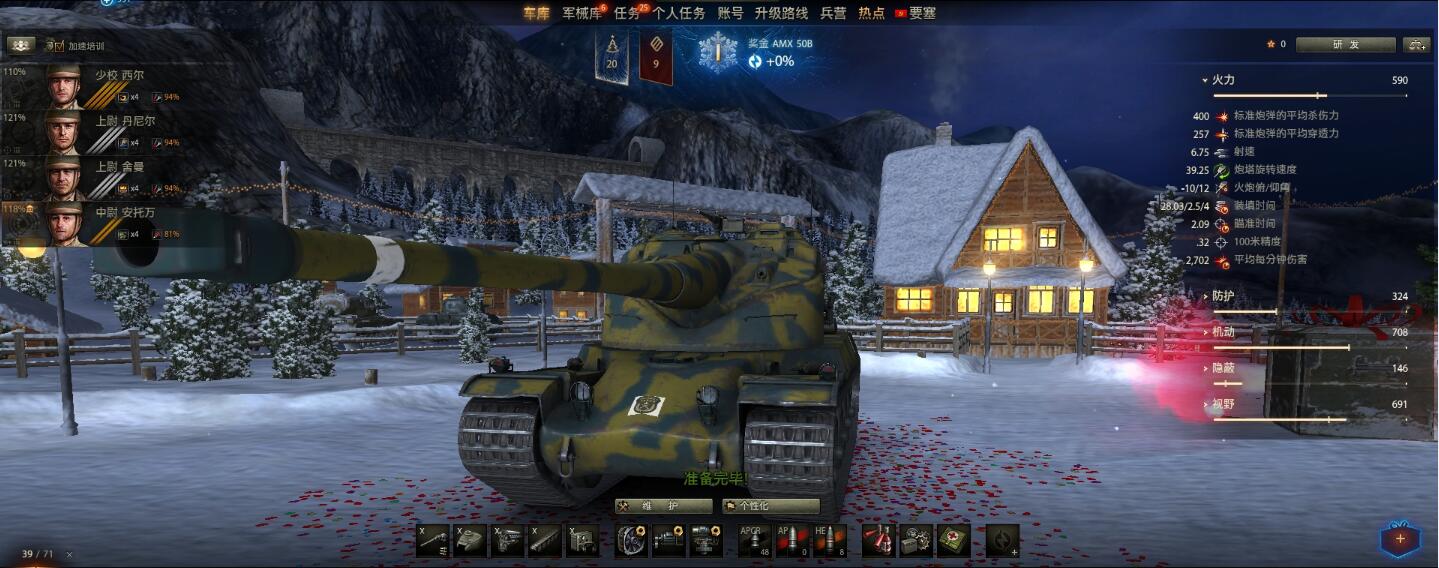
Task: Open the 升级路线 tech tree tab
Action: (x=781, y=13)
